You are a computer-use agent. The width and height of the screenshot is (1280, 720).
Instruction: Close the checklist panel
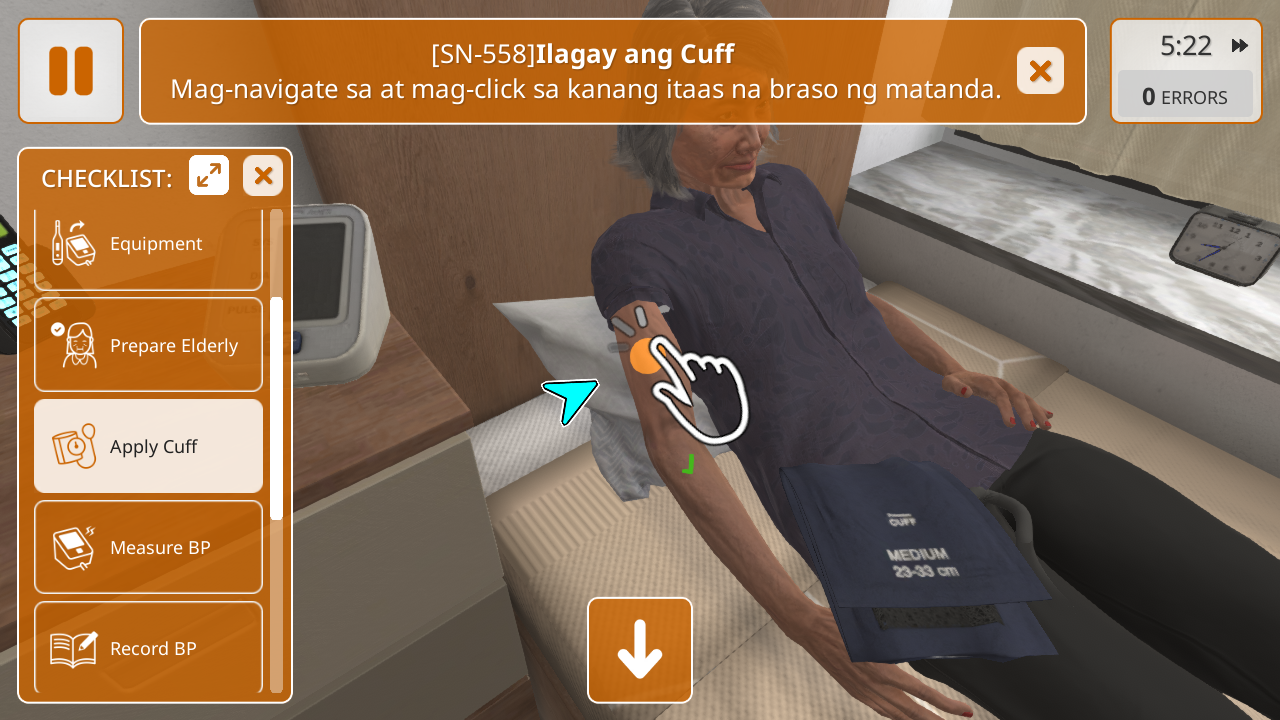tap(263, 176)
